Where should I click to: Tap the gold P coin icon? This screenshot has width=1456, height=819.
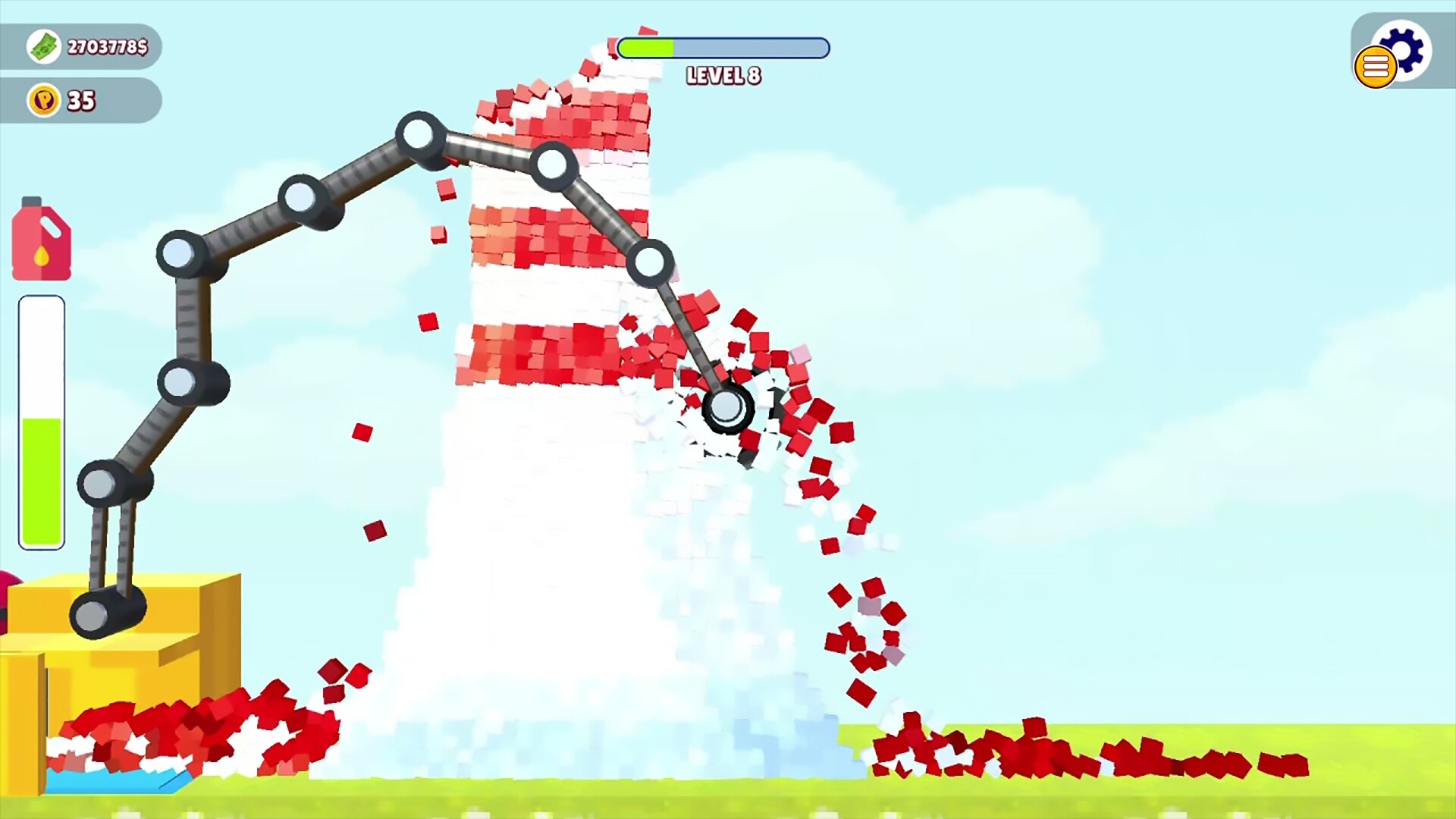(42, 100)
